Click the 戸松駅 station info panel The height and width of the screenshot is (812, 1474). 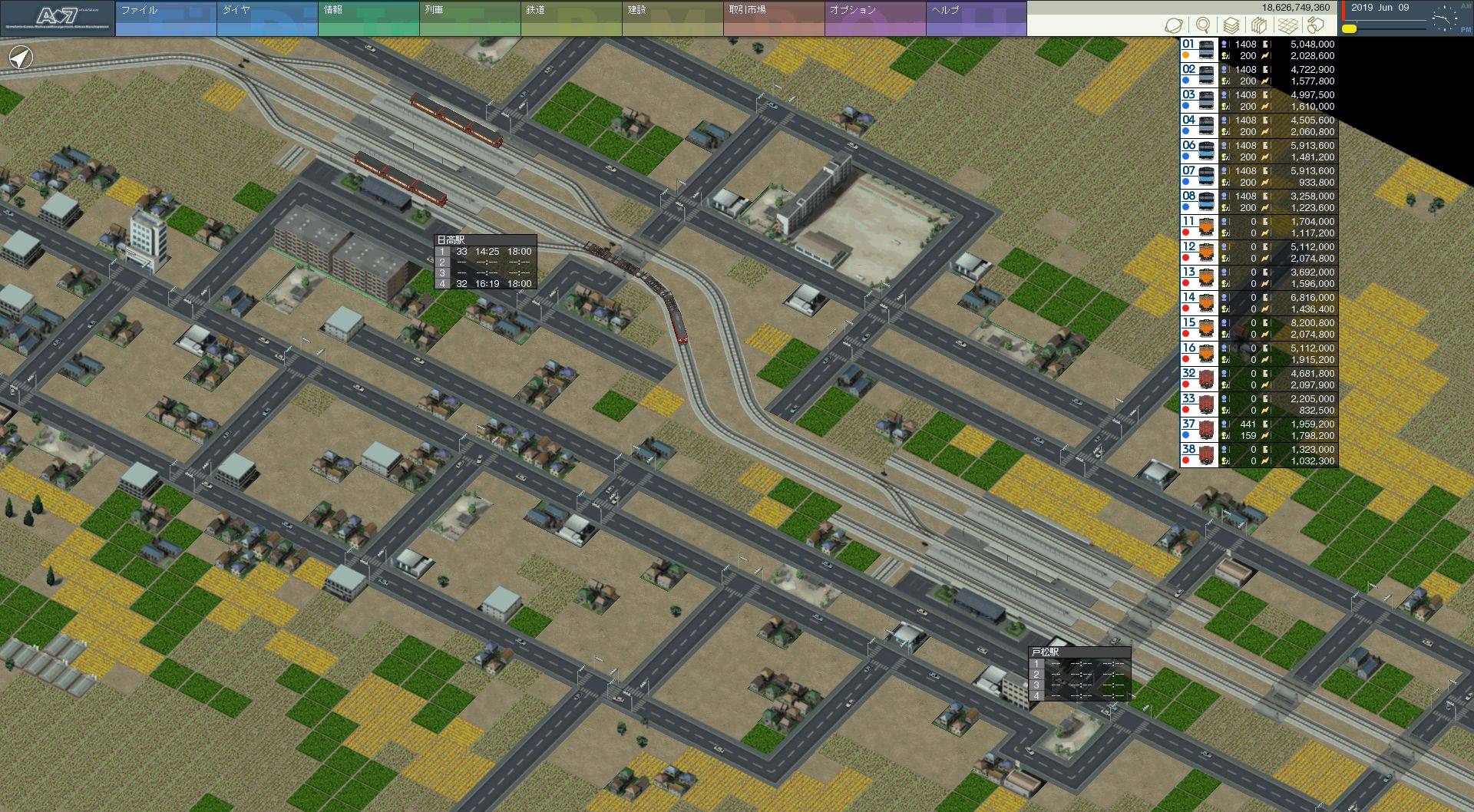click(x=1079, y=674)
